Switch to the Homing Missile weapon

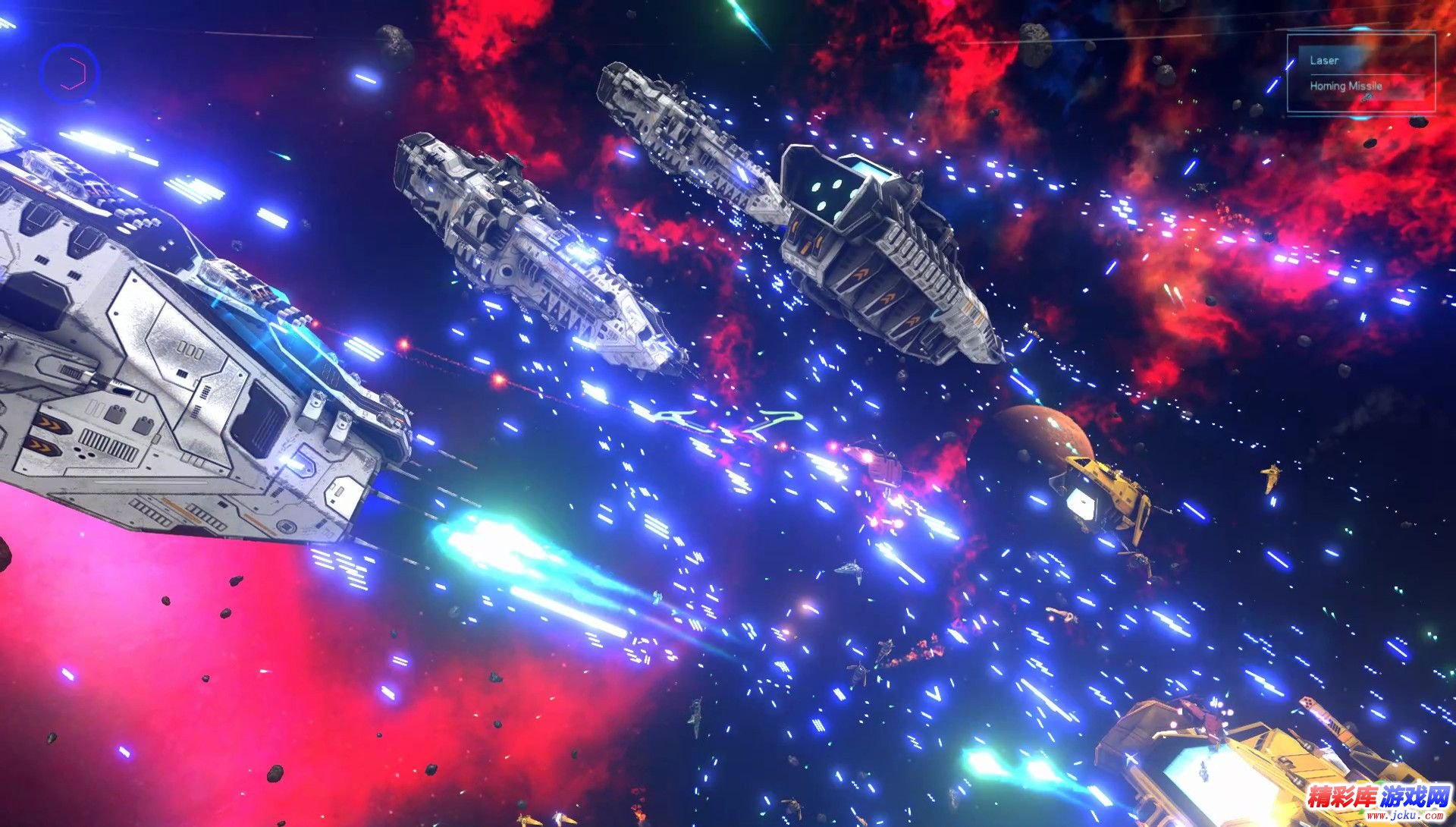tap(1346, 86)
